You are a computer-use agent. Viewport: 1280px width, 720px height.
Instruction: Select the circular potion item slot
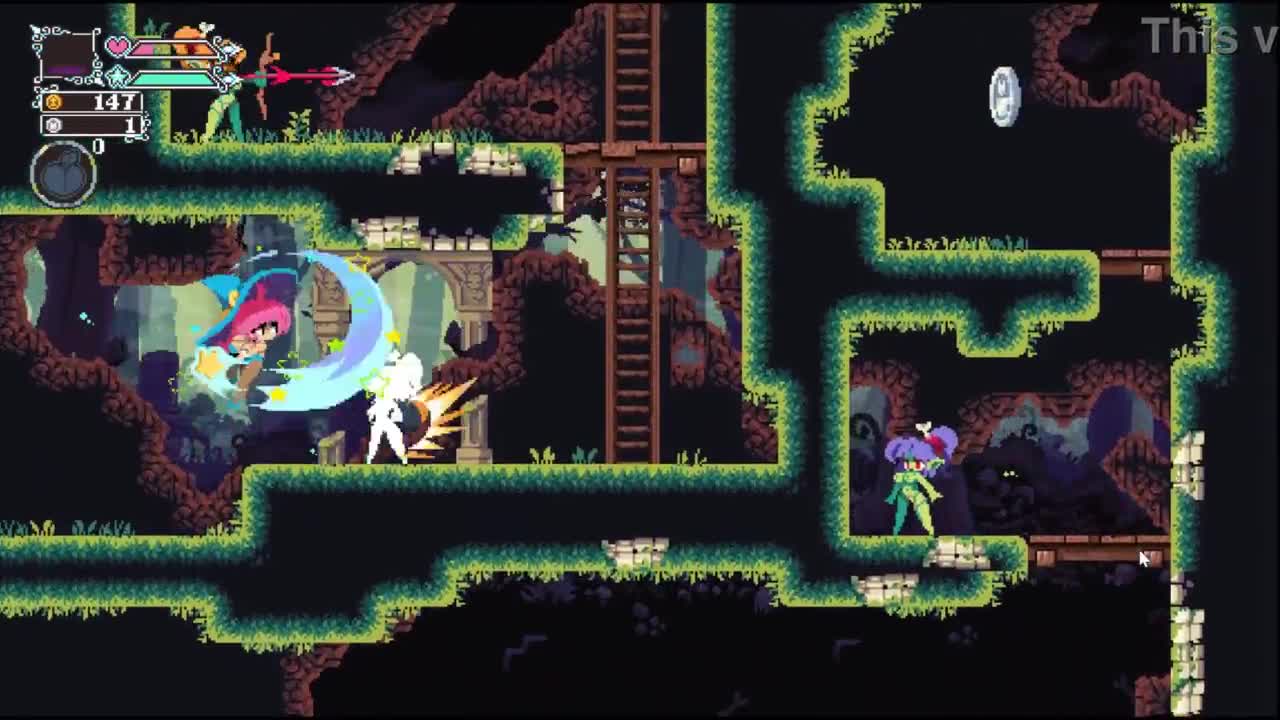click(x=64, y=174)
